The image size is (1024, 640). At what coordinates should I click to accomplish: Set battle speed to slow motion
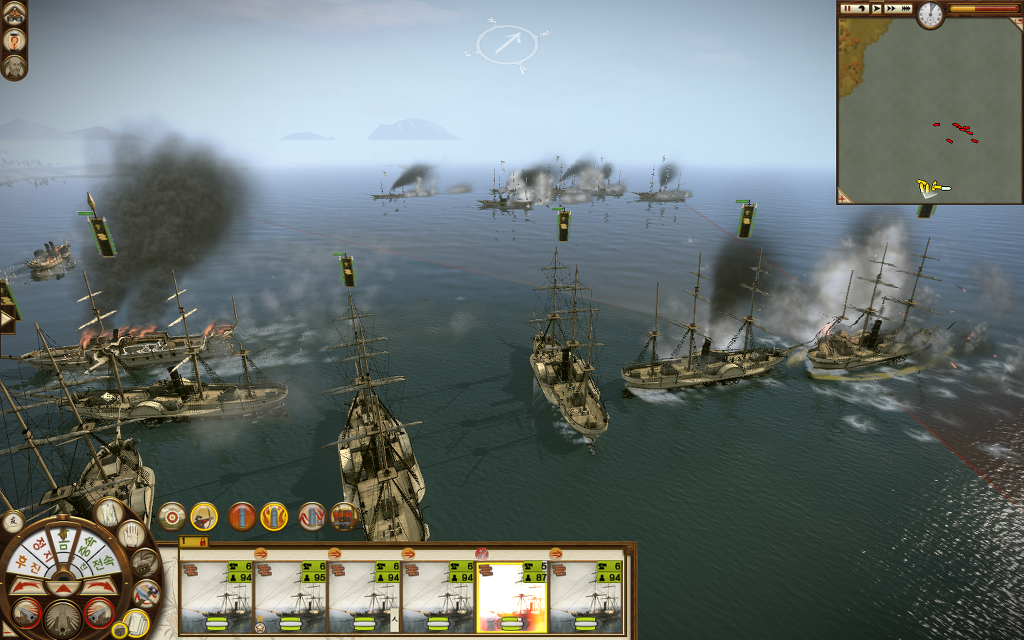[x=861, y=8]
